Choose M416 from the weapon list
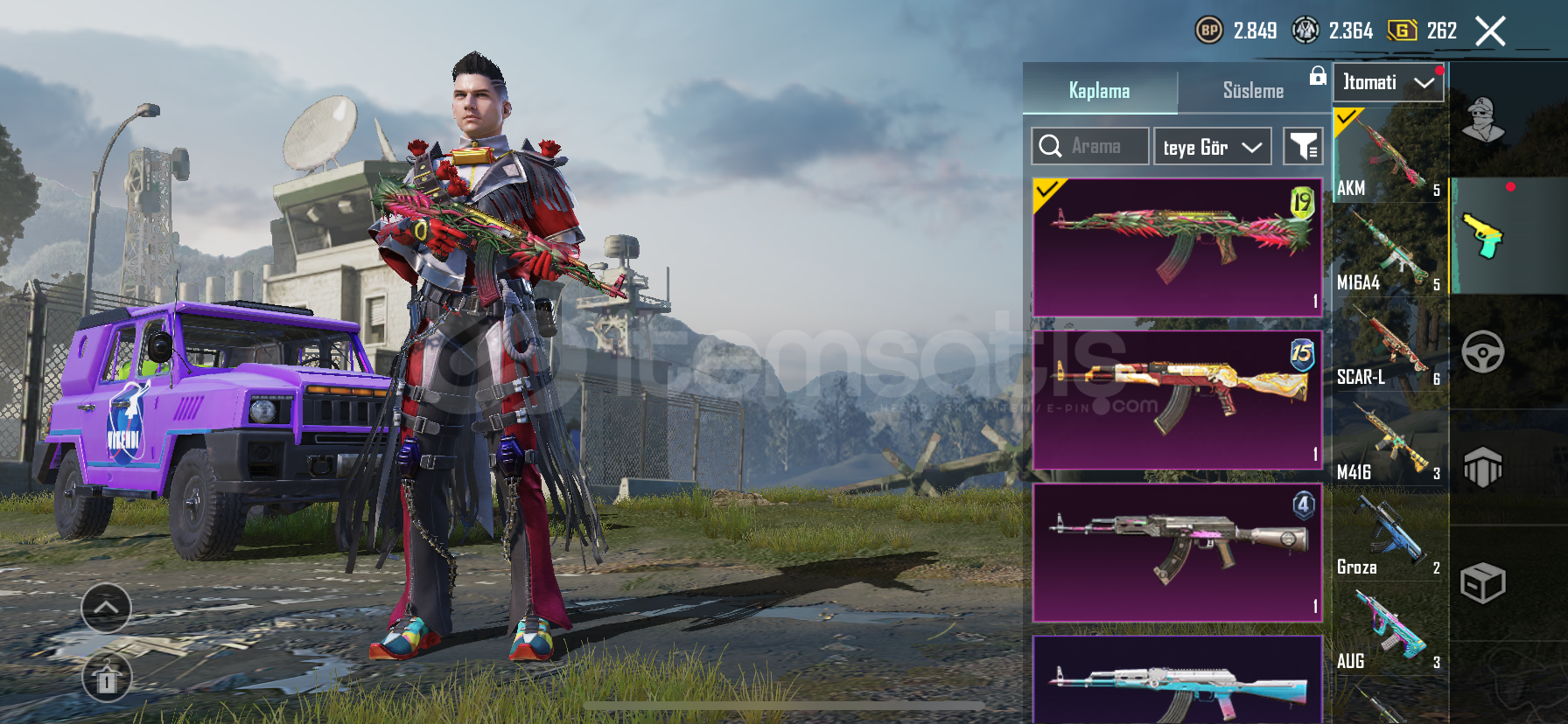The image size is (1568, 724). (1389, 440)
